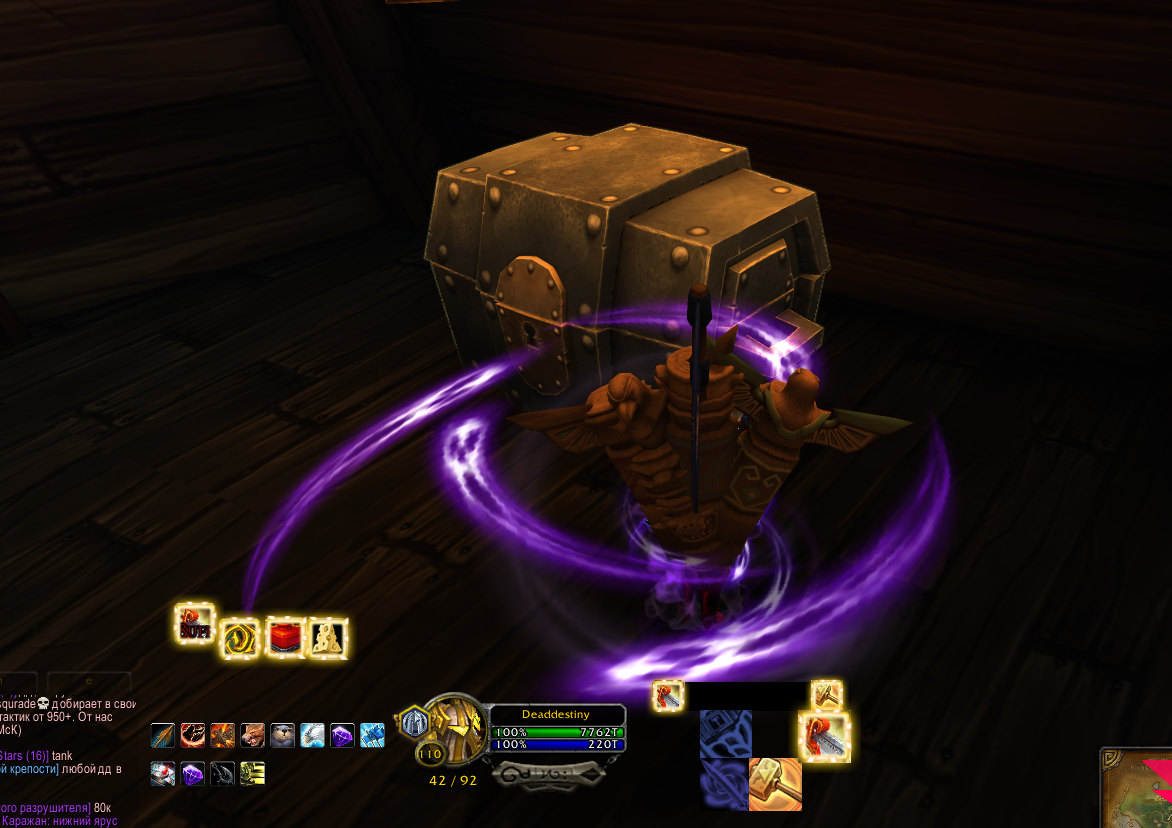Click the silver helmet specialization badge
Viewport: 1172px width, 828px height.
coord(415,721)
